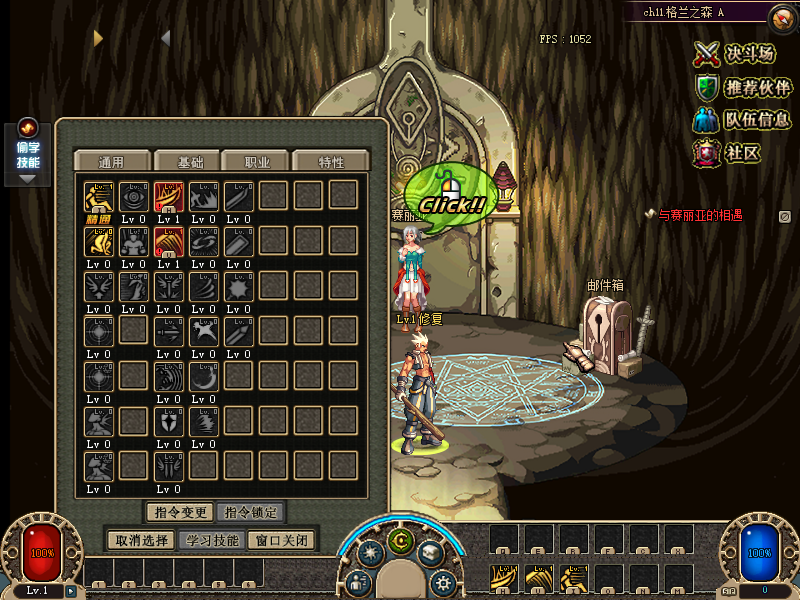Screen dimensions: 800x600
Task: Expand the 偷学技能 side tab
Action: (28, 153)
